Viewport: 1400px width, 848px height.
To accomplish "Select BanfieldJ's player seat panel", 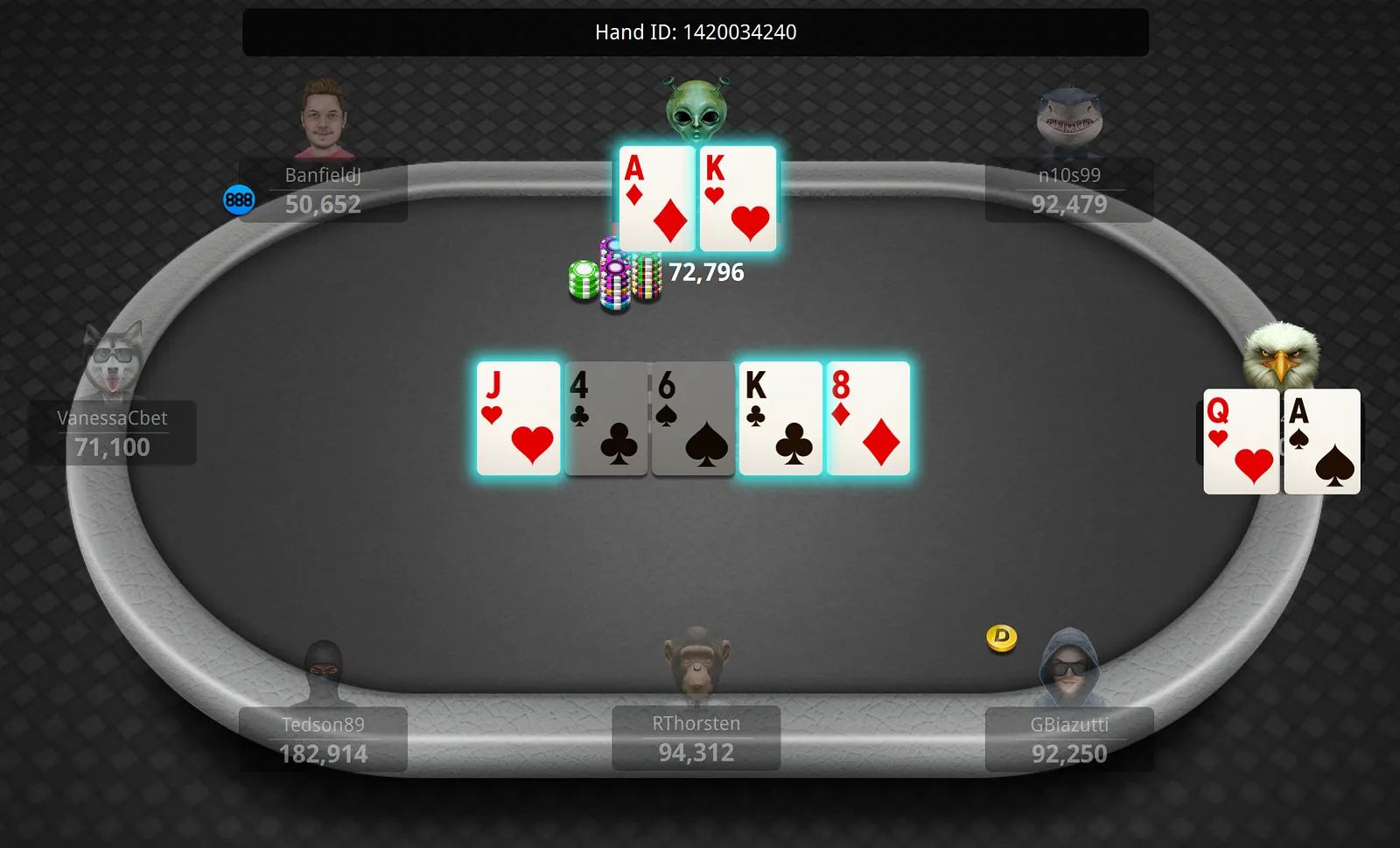I will tap(323, 190).
